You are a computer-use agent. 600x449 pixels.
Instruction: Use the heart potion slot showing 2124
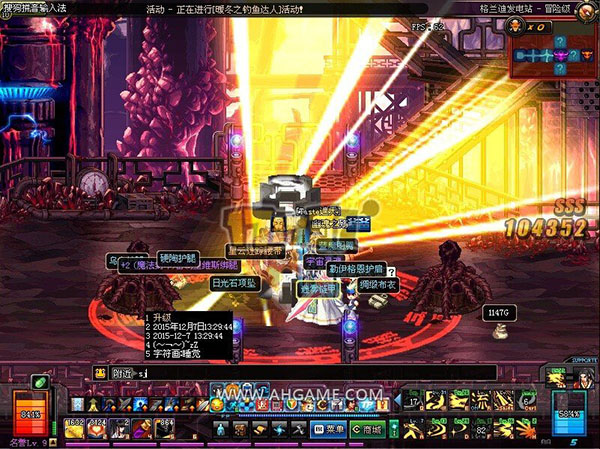tap(98, 430)
